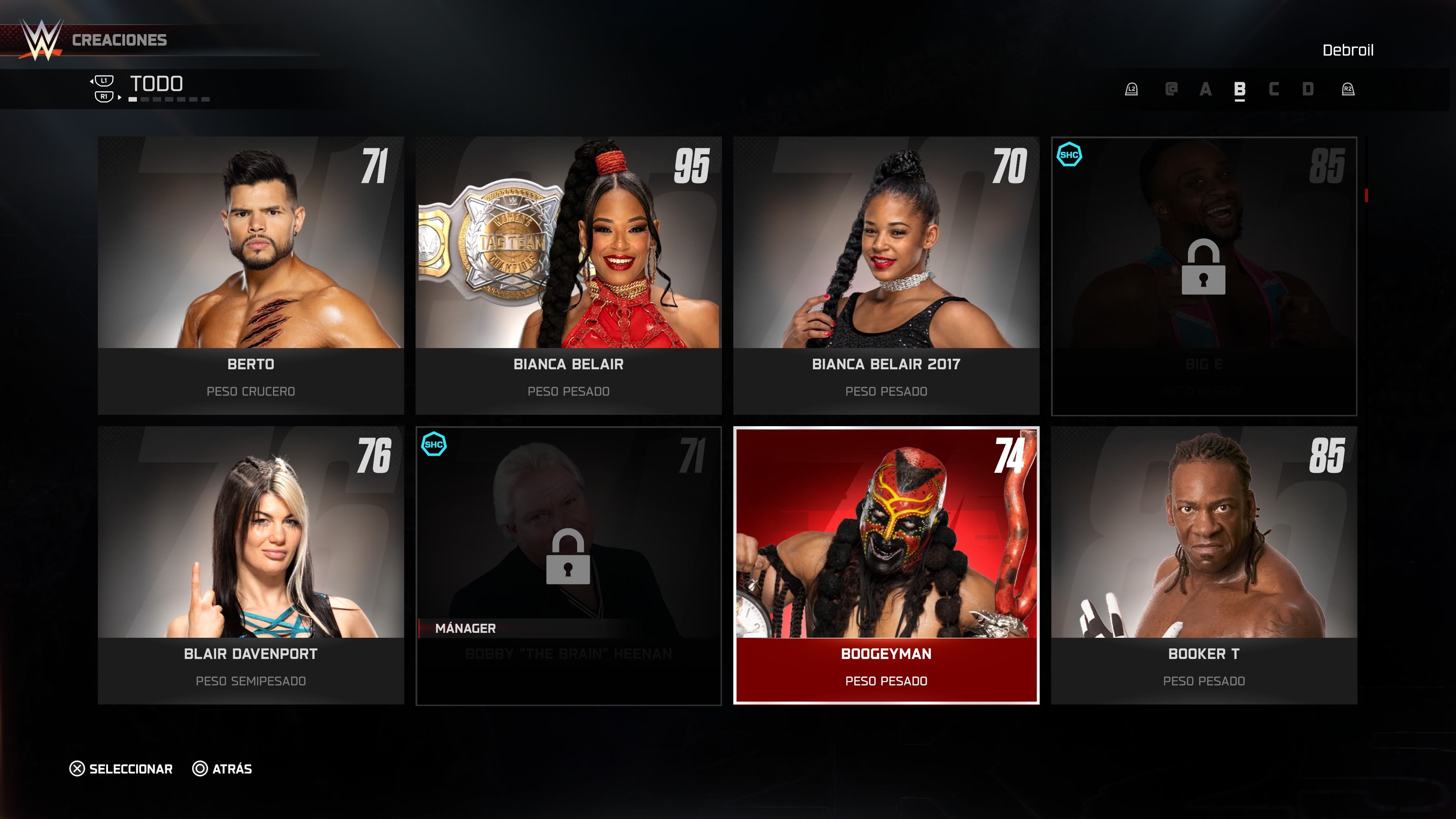Choose the Blair Davenport card
Viewport: 1456px width, 819px height.
[x=250, y=565]
